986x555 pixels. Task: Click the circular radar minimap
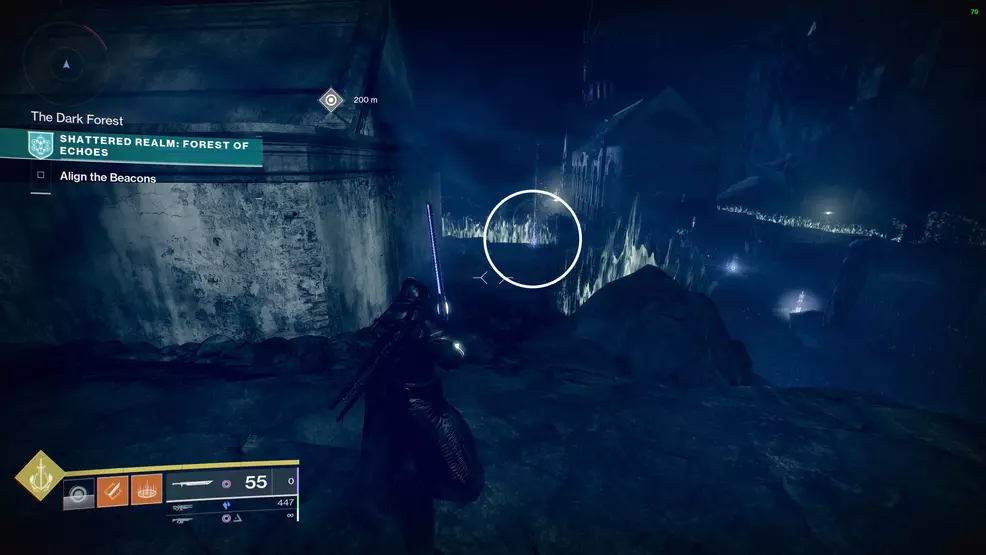click(x=66, y=63)
